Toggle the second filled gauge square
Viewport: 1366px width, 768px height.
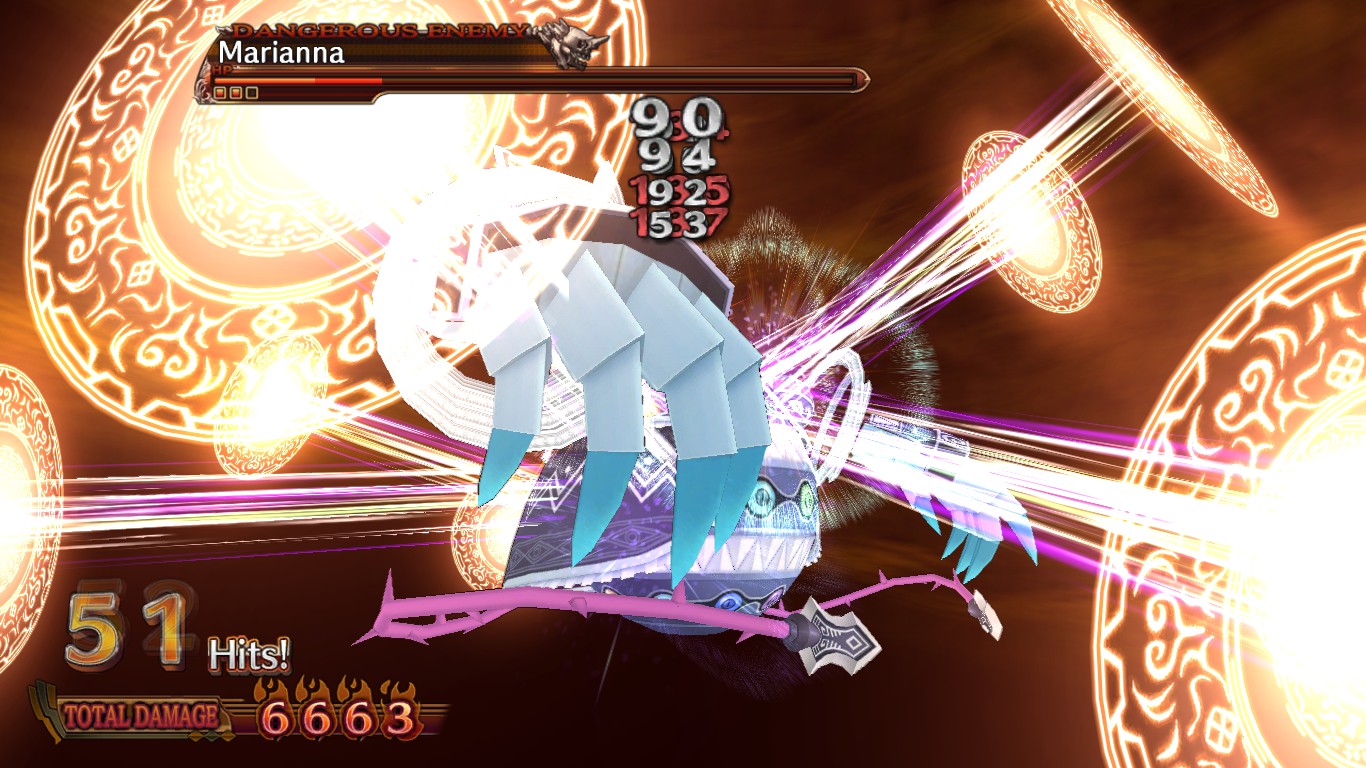236,93
